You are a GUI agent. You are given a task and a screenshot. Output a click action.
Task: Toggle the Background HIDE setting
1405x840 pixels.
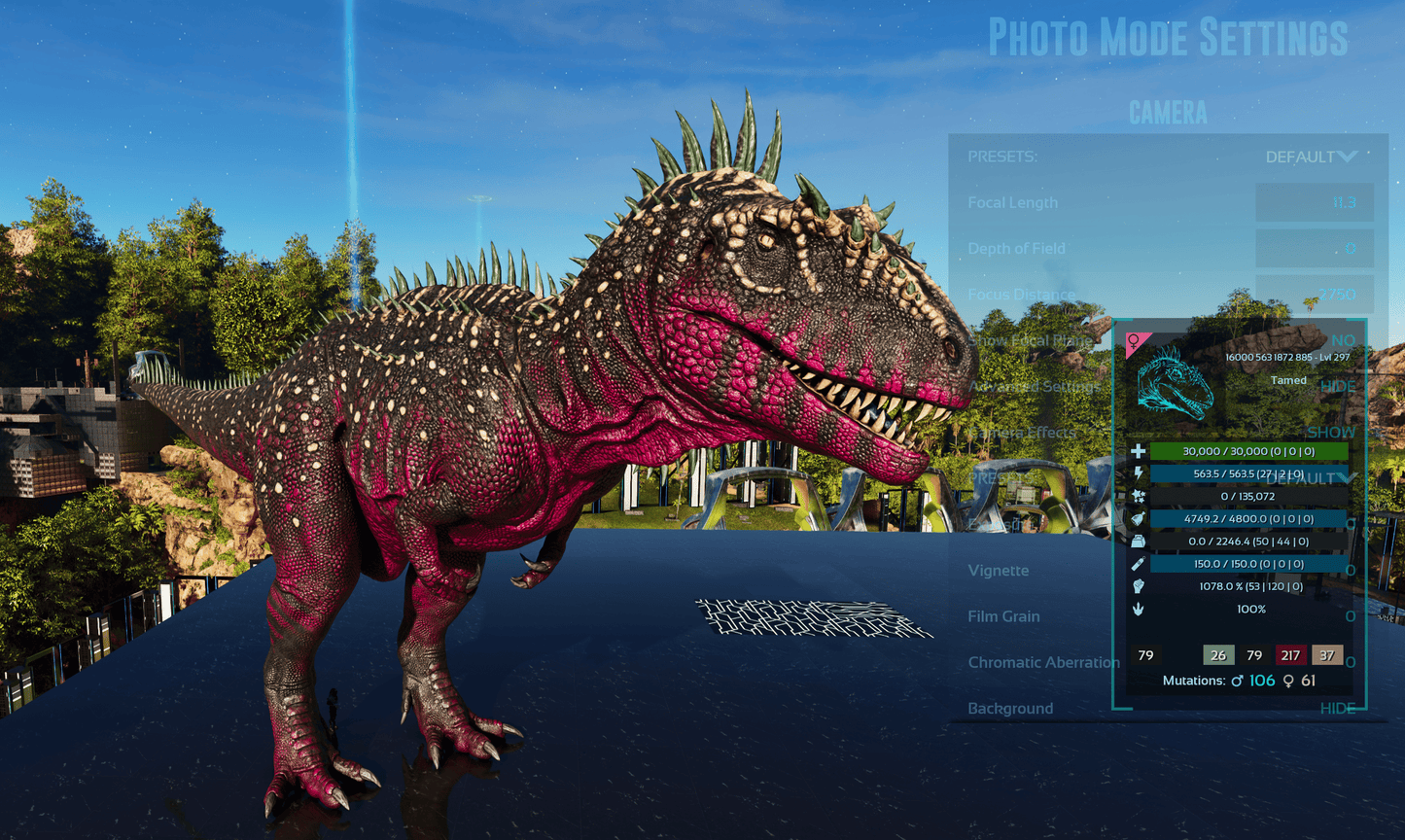1338,708
